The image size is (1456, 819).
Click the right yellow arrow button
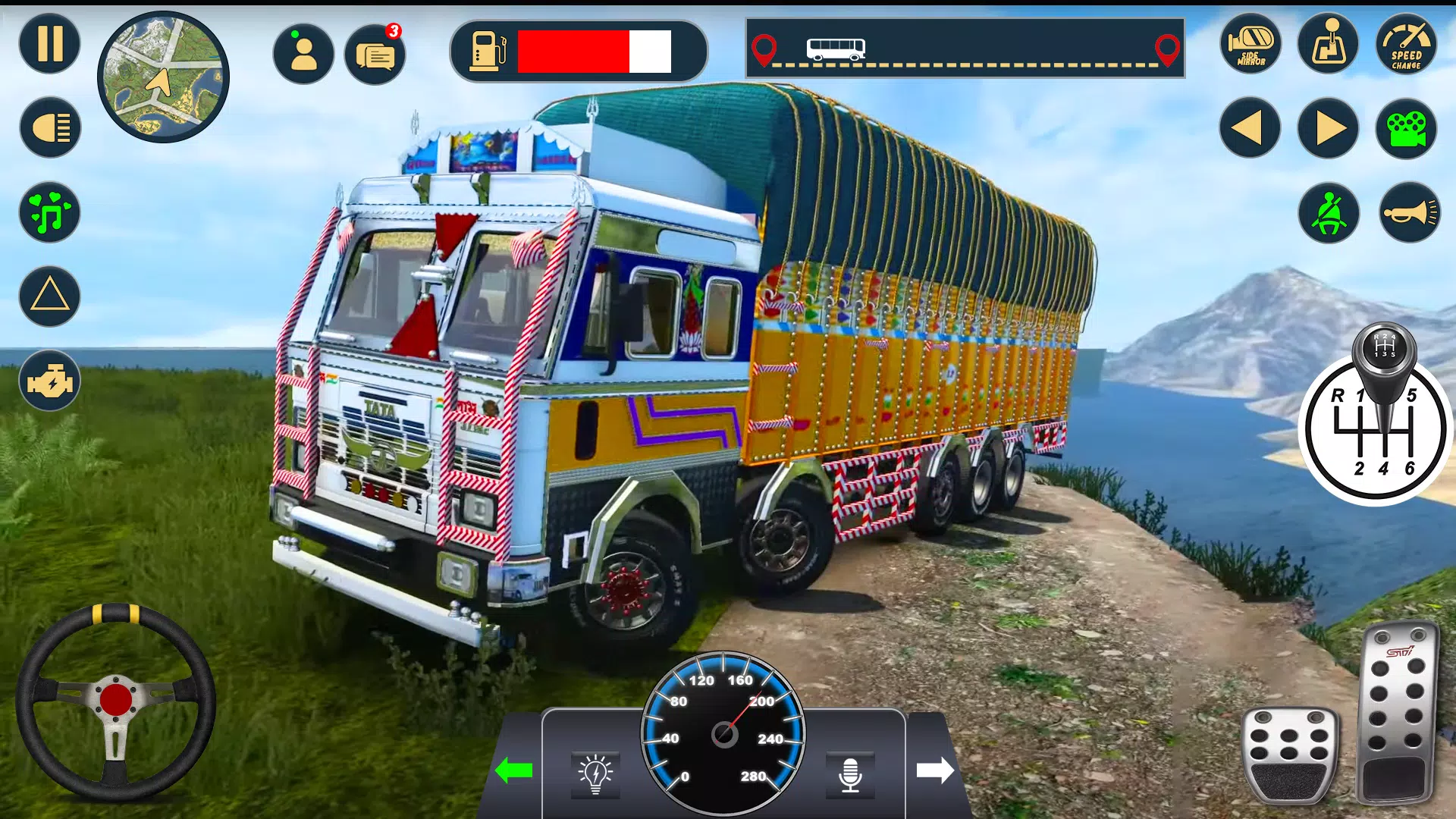click(x=1329, y=128)
